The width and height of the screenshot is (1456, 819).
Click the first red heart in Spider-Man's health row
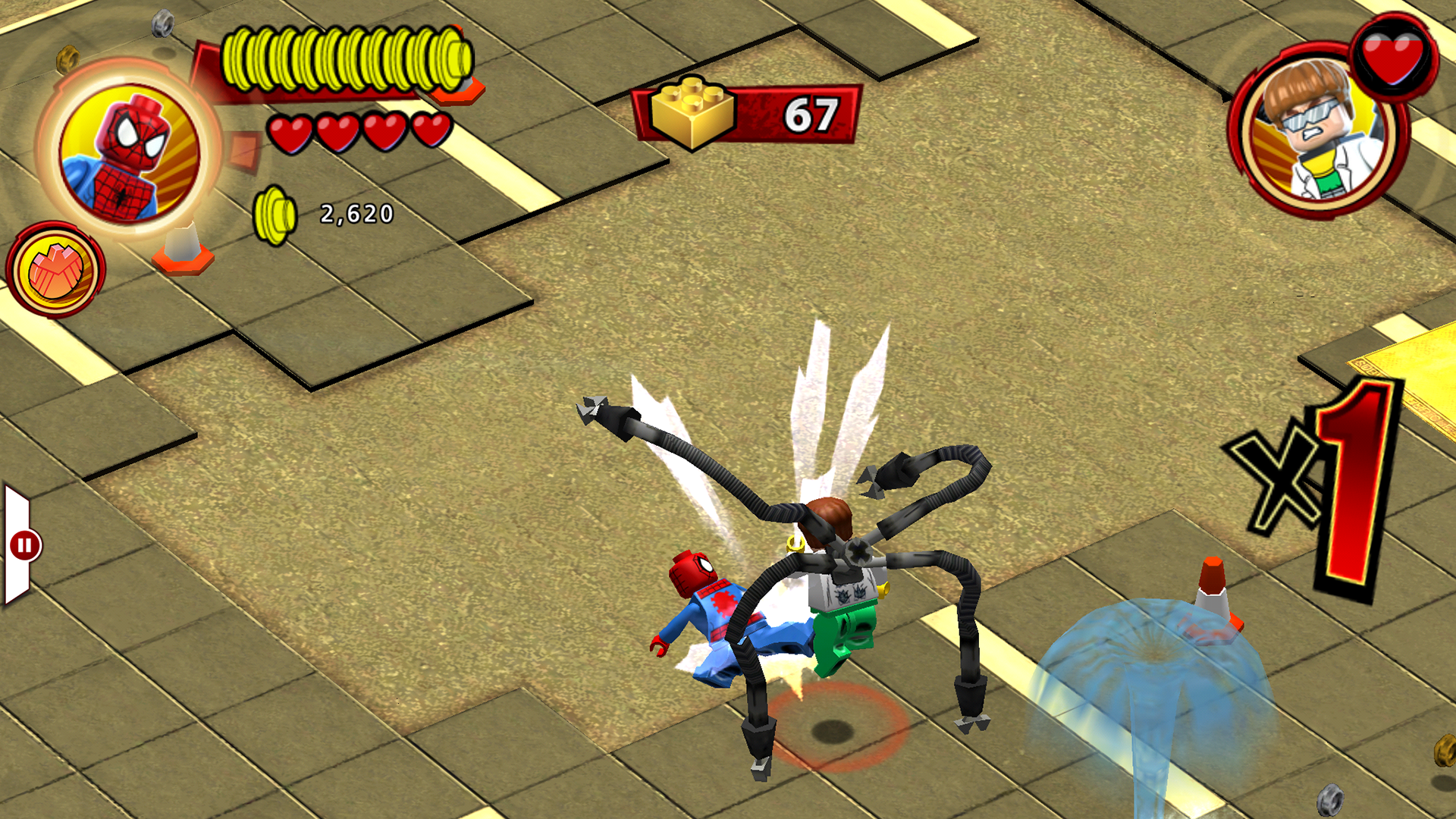[289, 130]
